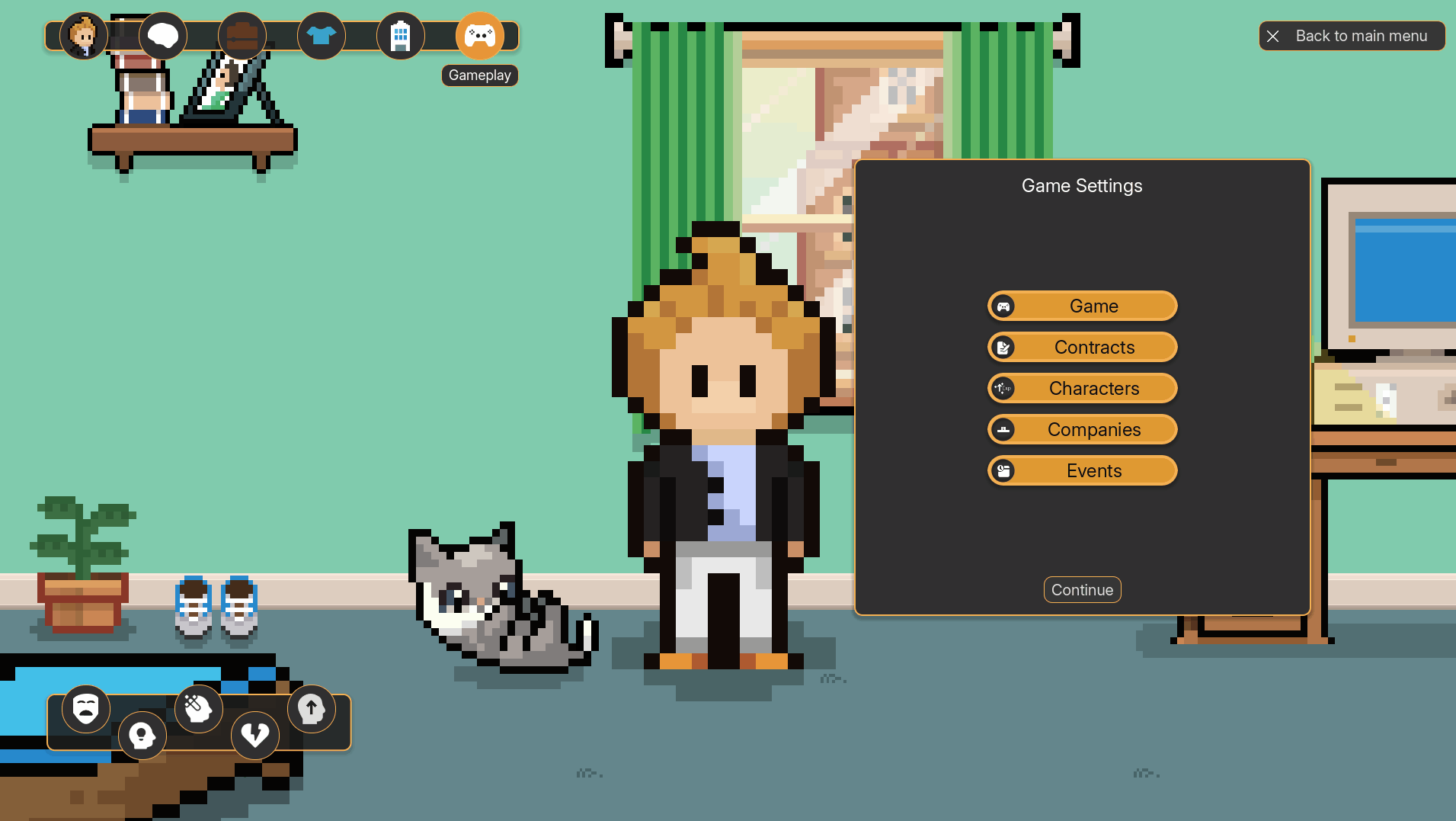Click the lightbulb-head idea icon
Screen dimensions: 1456x821
[x=142, y=735]
